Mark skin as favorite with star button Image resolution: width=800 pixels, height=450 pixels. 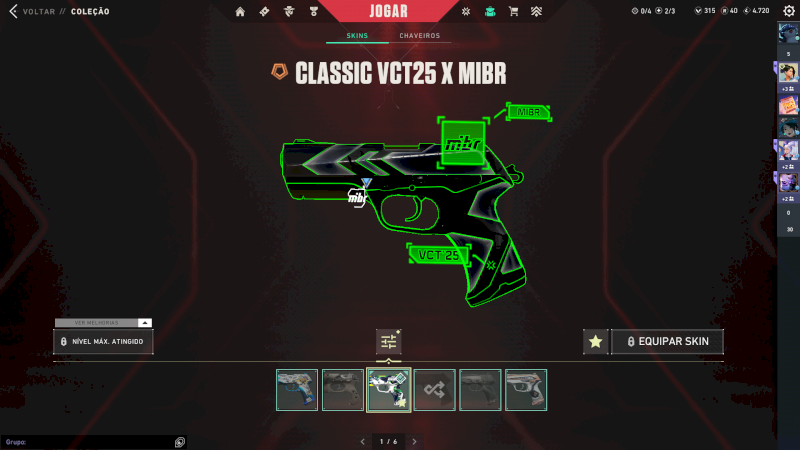pyautogui.click(x=596, y=342)
